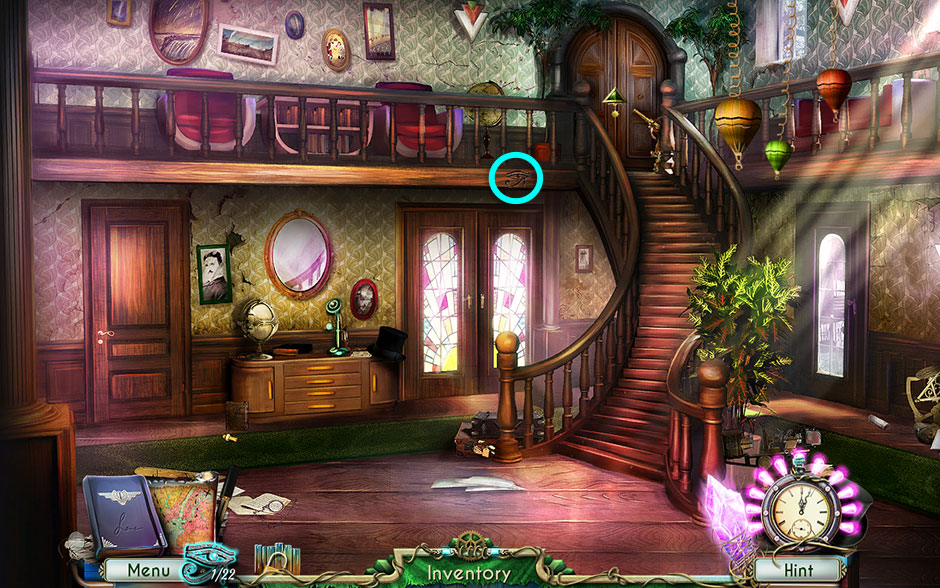
Task: Expand the Inventory bar
Action: 469,573
